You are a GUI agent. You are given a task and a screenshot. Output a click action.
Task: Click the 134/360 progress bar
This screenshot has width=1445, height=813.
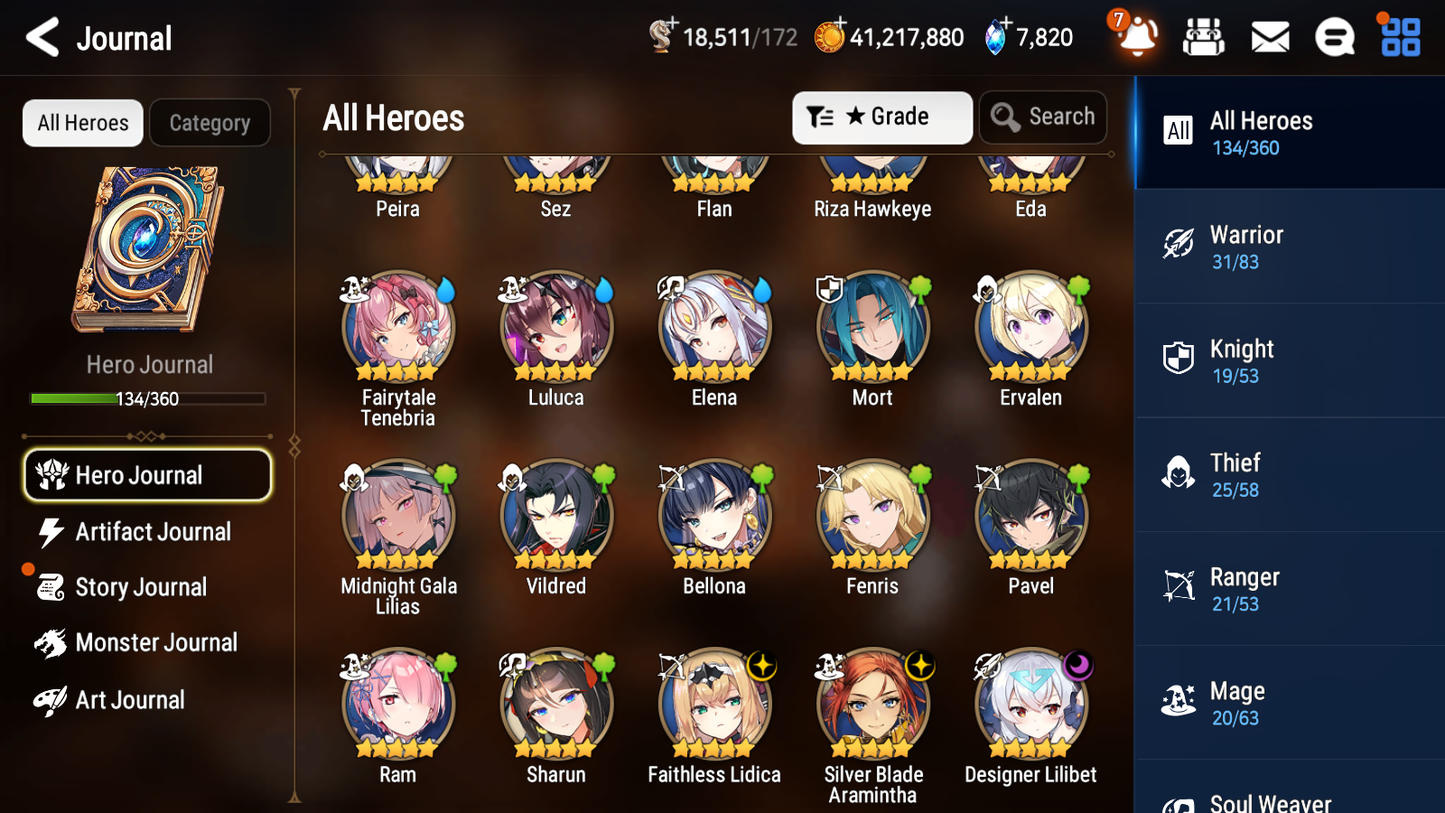[x=149, y=398]
